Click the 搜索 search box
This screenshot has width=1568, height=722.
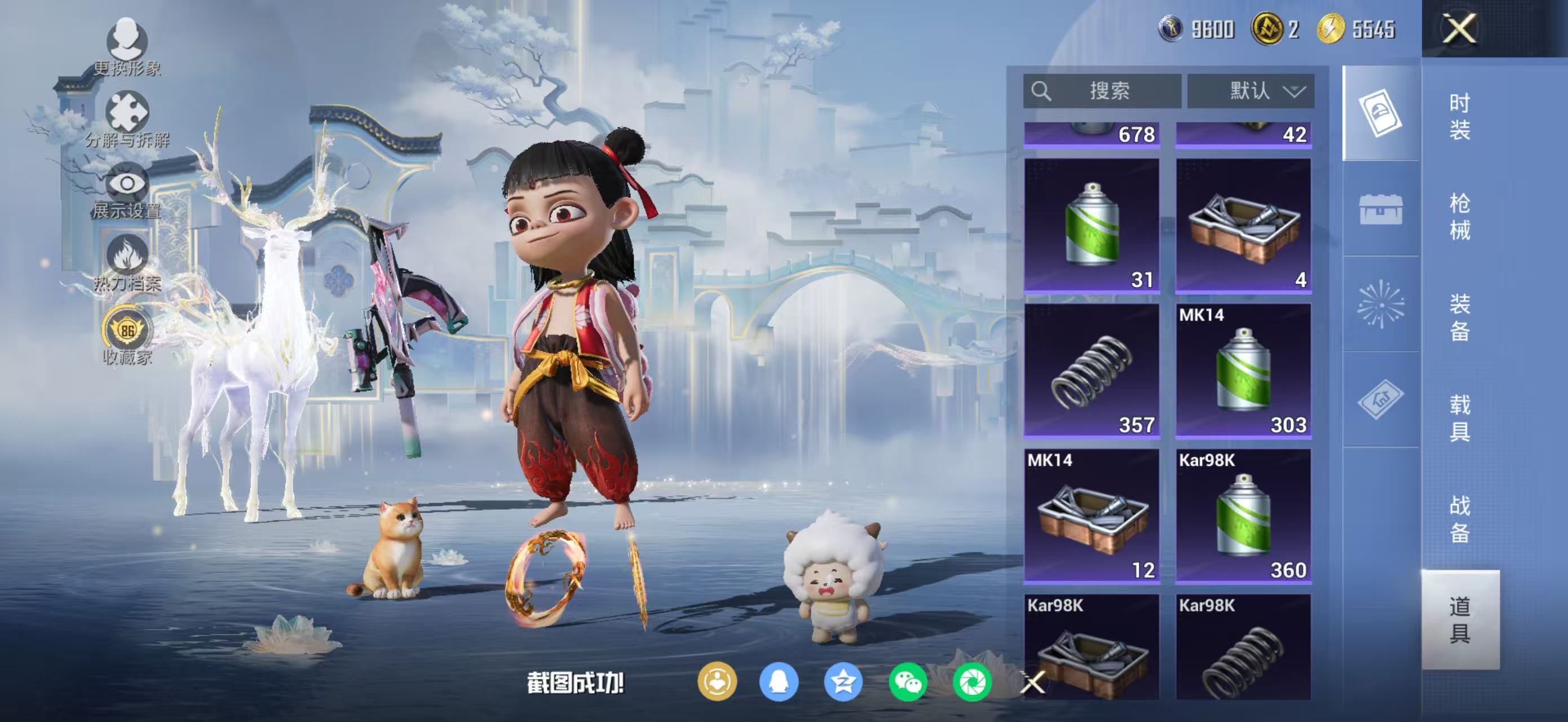(x=1102, y=91)
